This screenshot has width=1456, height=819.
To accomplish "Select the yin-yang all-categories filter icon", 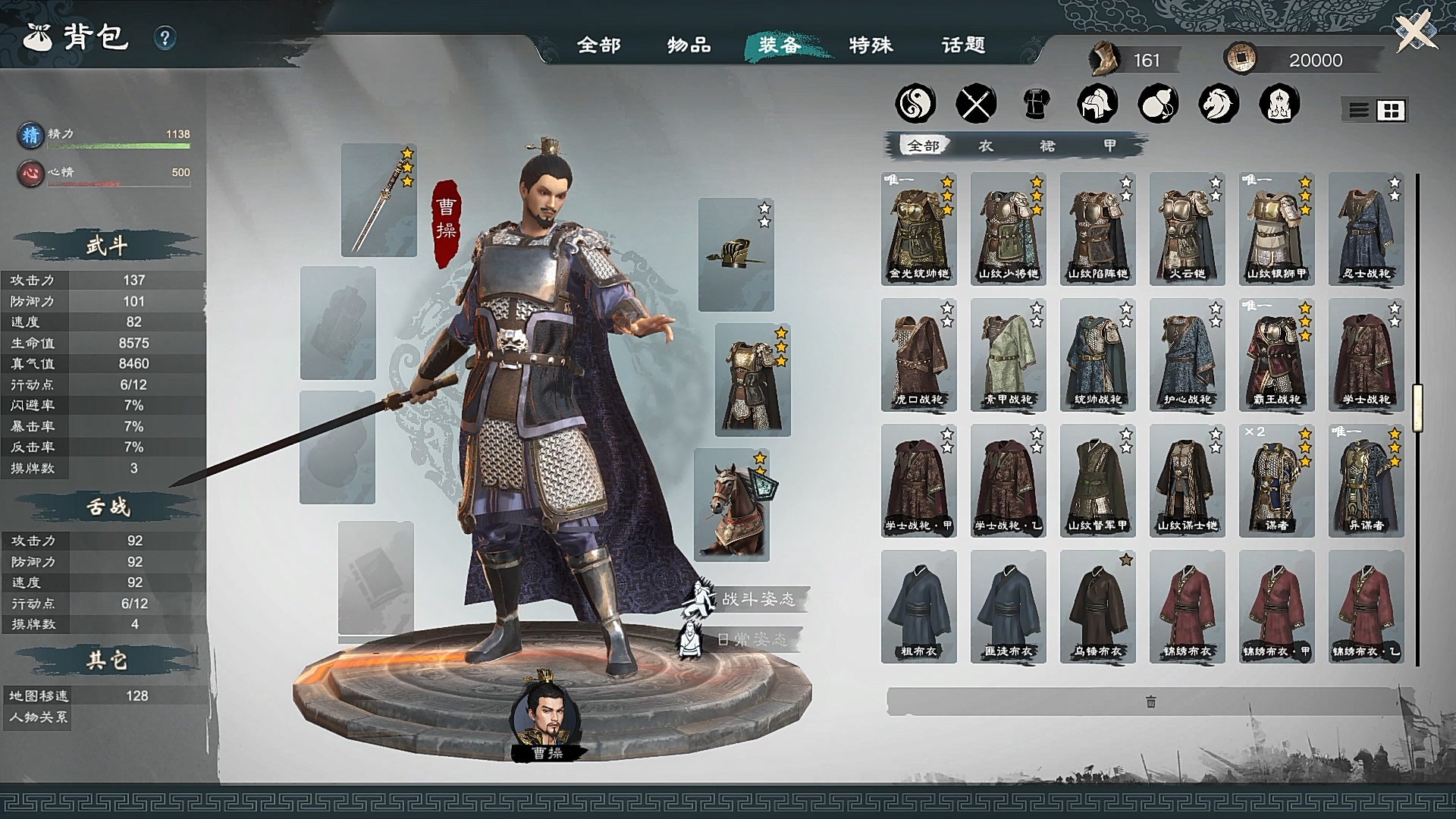I will [915, 104].
